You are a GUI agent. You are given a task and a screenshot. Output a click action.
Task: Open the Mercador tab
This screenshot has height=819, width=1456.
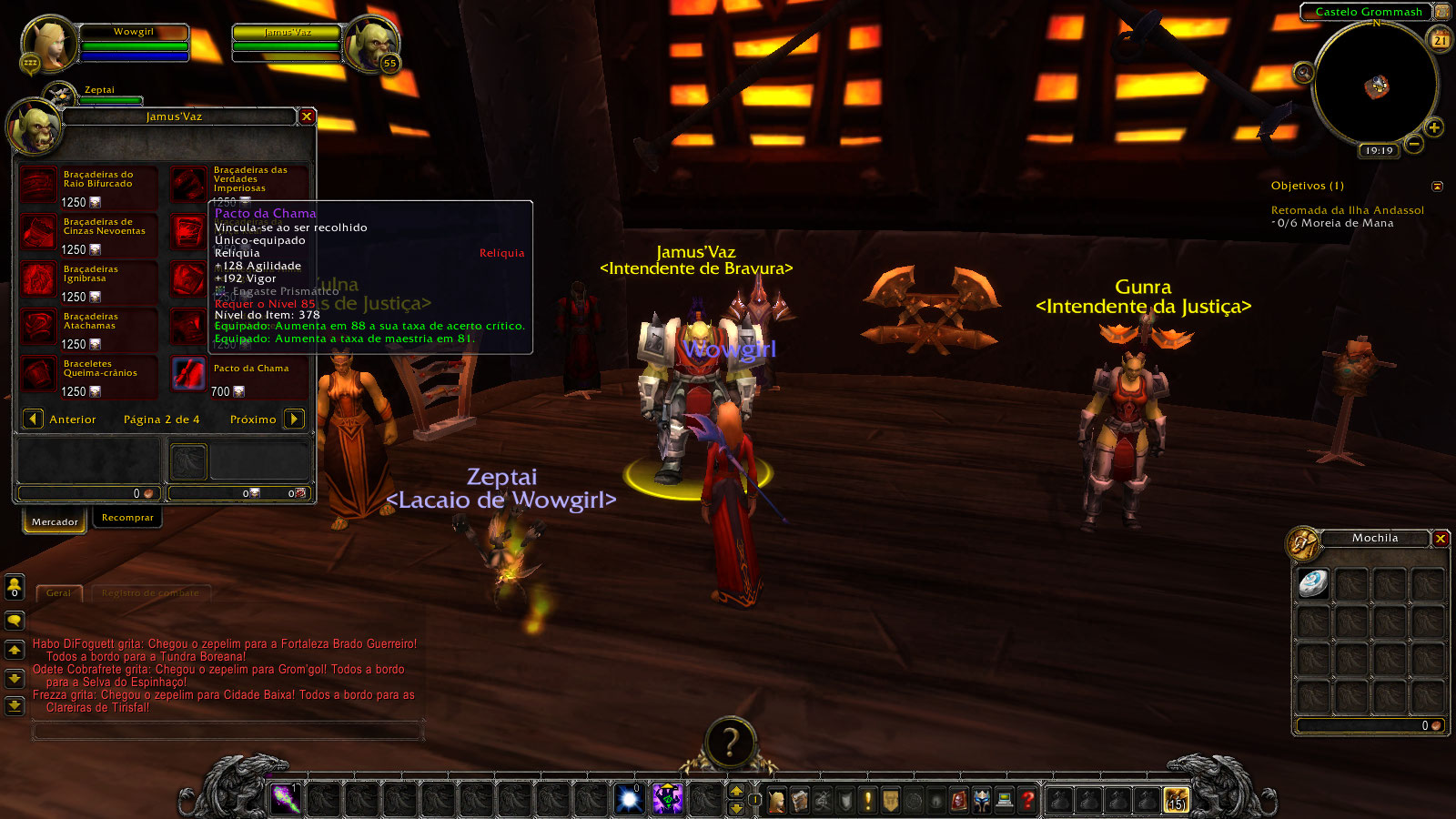(x=55, y=521)
